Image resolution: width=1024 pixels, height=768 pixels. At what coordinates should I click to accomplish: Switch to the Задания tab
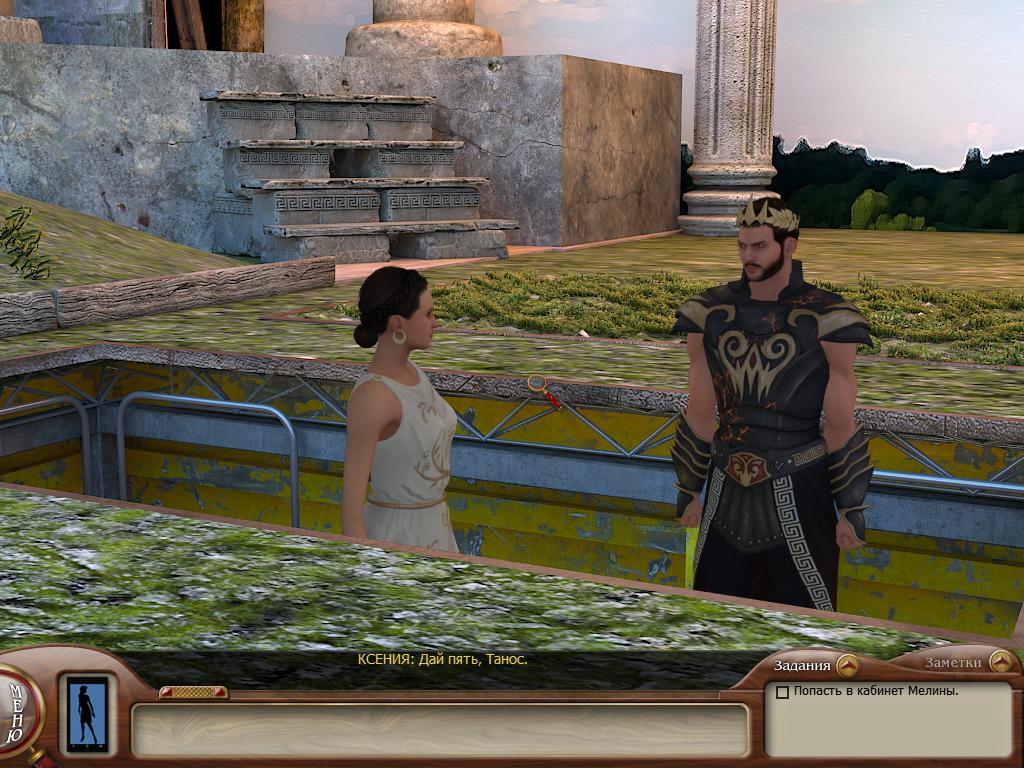[x=815, y=665]
